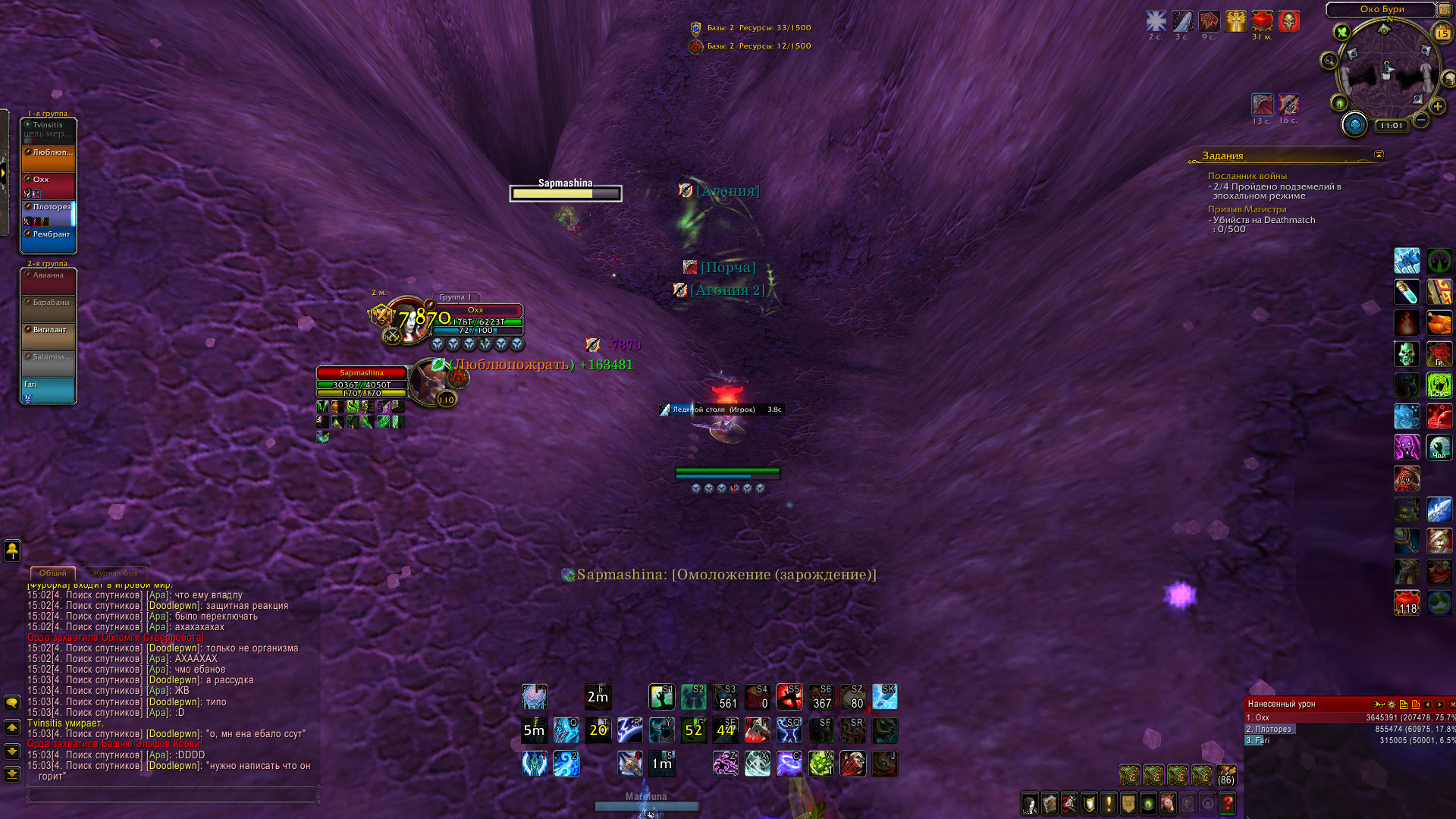Activate the red skull ability bound to V
The width and height of the screenshot is (1456, 819).
point(852,764)
